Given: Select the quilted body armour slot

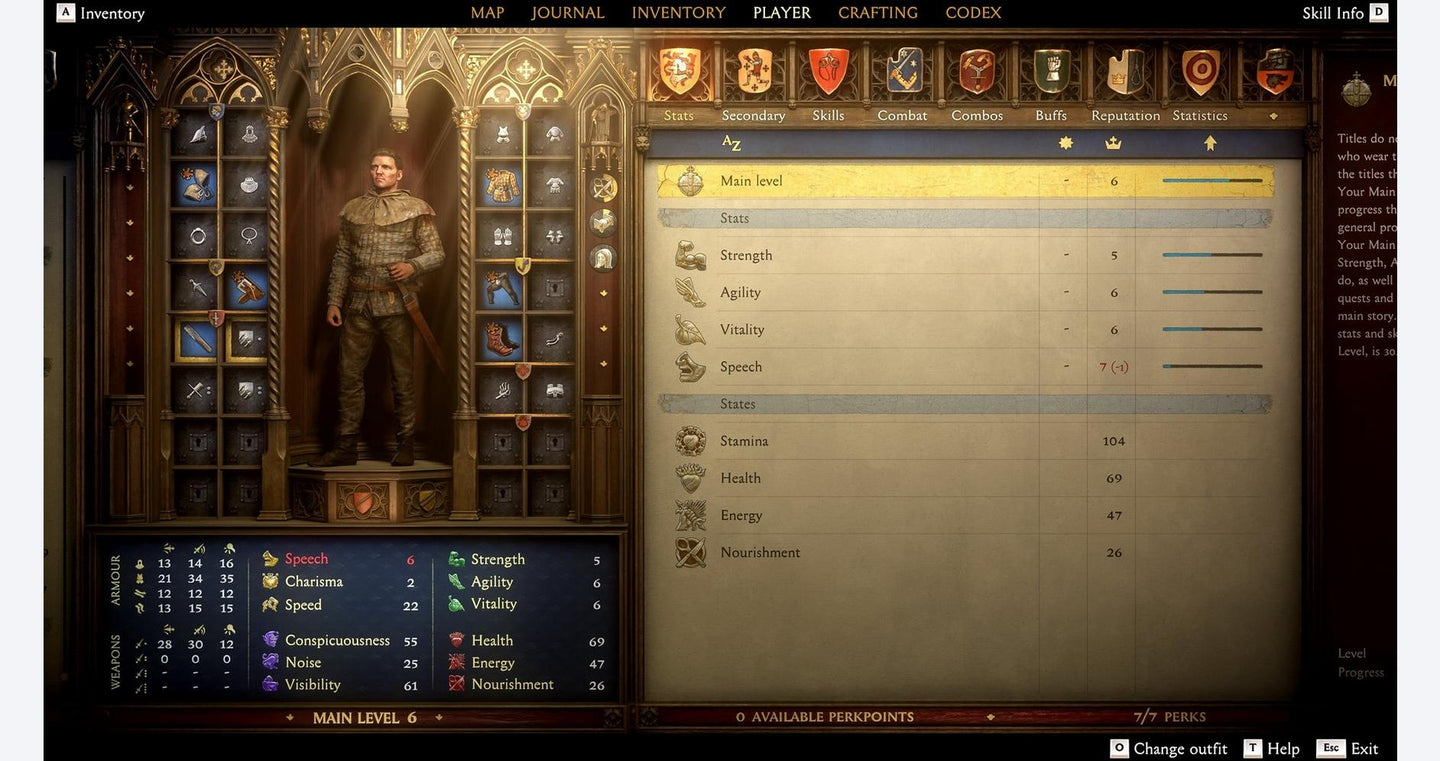Looking at the screenshot, I should [x=502, y=184].
